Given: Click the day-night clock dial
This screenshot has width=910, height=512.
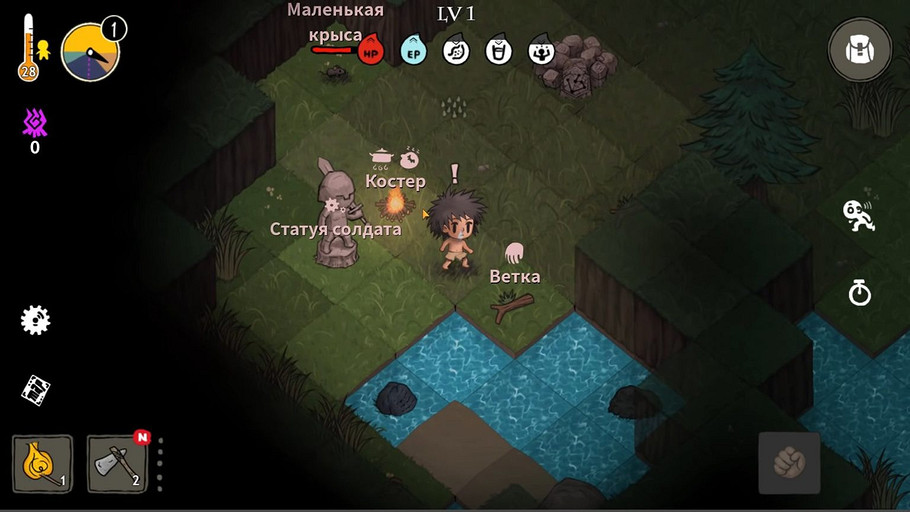Looking at the screenshot, I should (x=90, y=52).
